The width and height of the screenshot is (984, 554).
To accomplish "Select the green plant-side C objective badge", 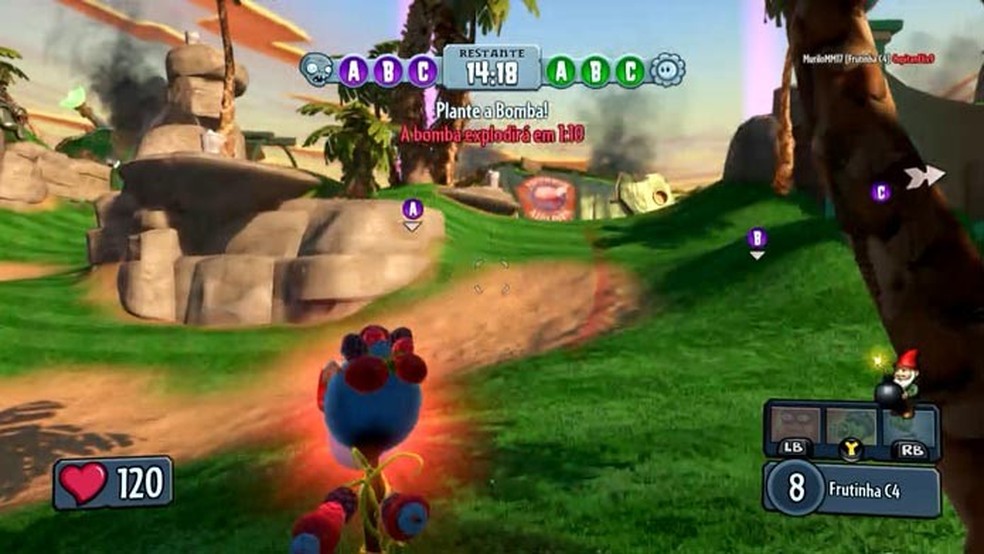I will [630, 71].
